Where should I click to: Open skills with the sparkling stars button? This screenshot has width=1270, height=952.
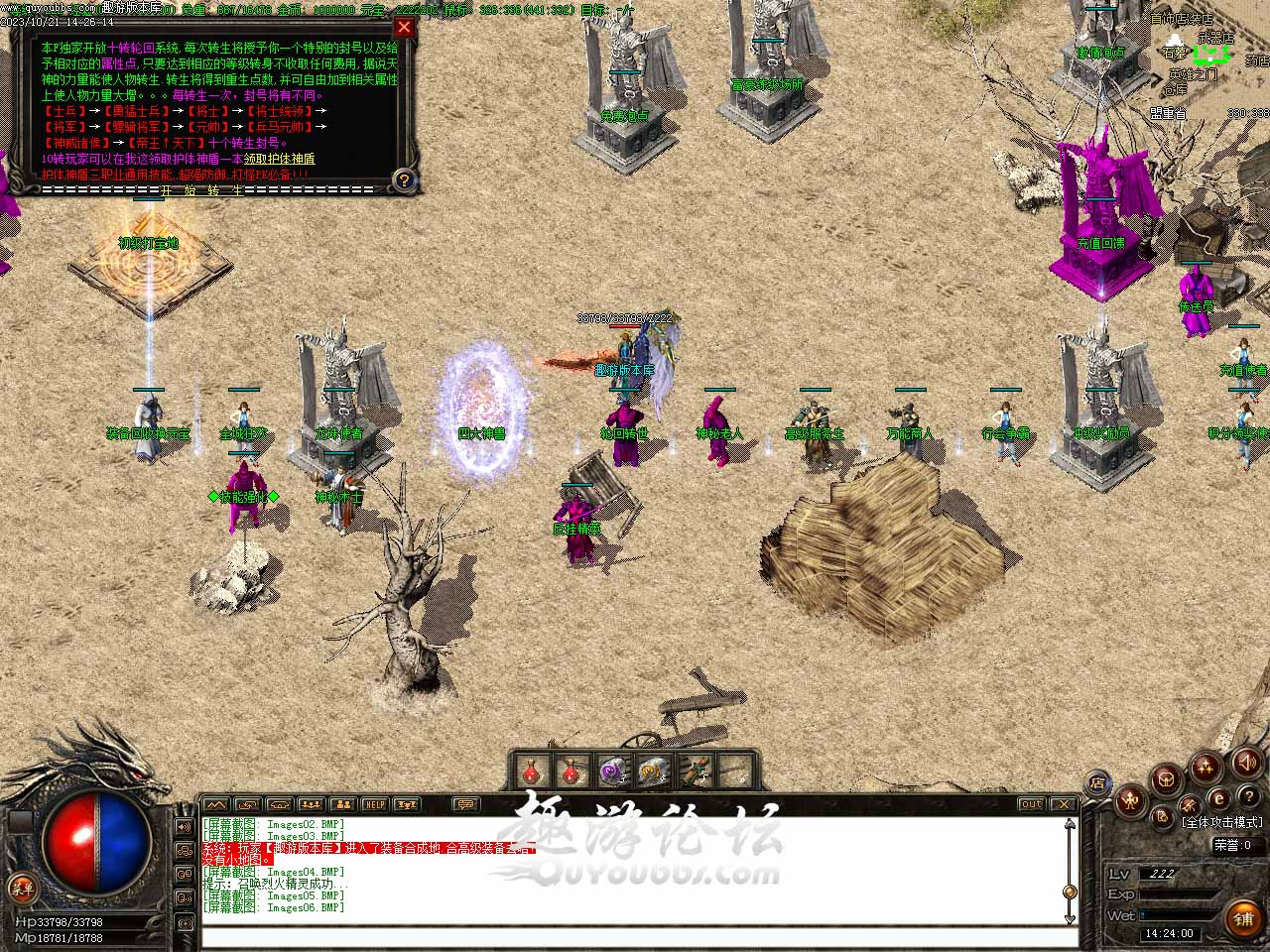click(1206, 767)
